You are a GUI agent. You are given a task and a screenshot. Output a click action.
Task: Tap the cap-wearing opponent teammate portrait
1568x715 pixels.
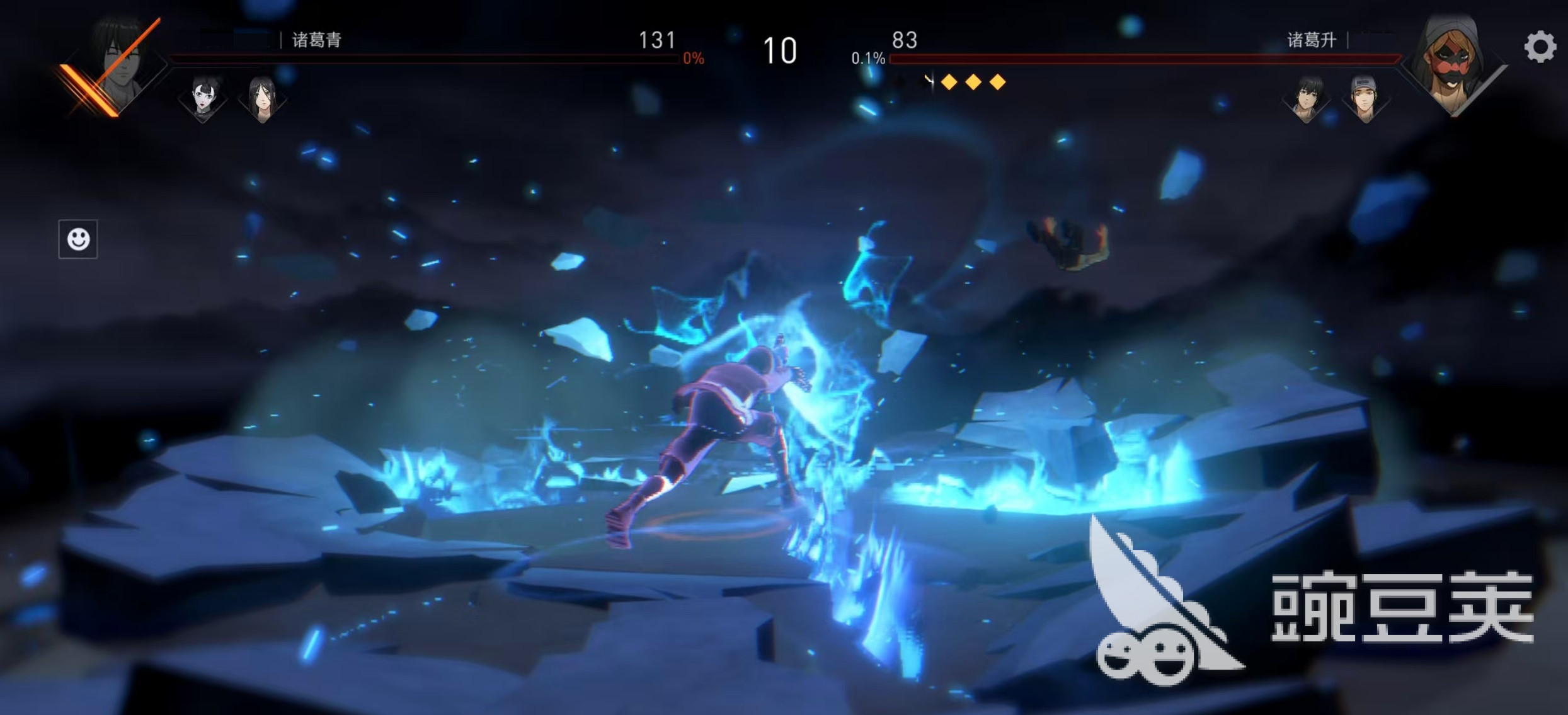[1365, 99]
